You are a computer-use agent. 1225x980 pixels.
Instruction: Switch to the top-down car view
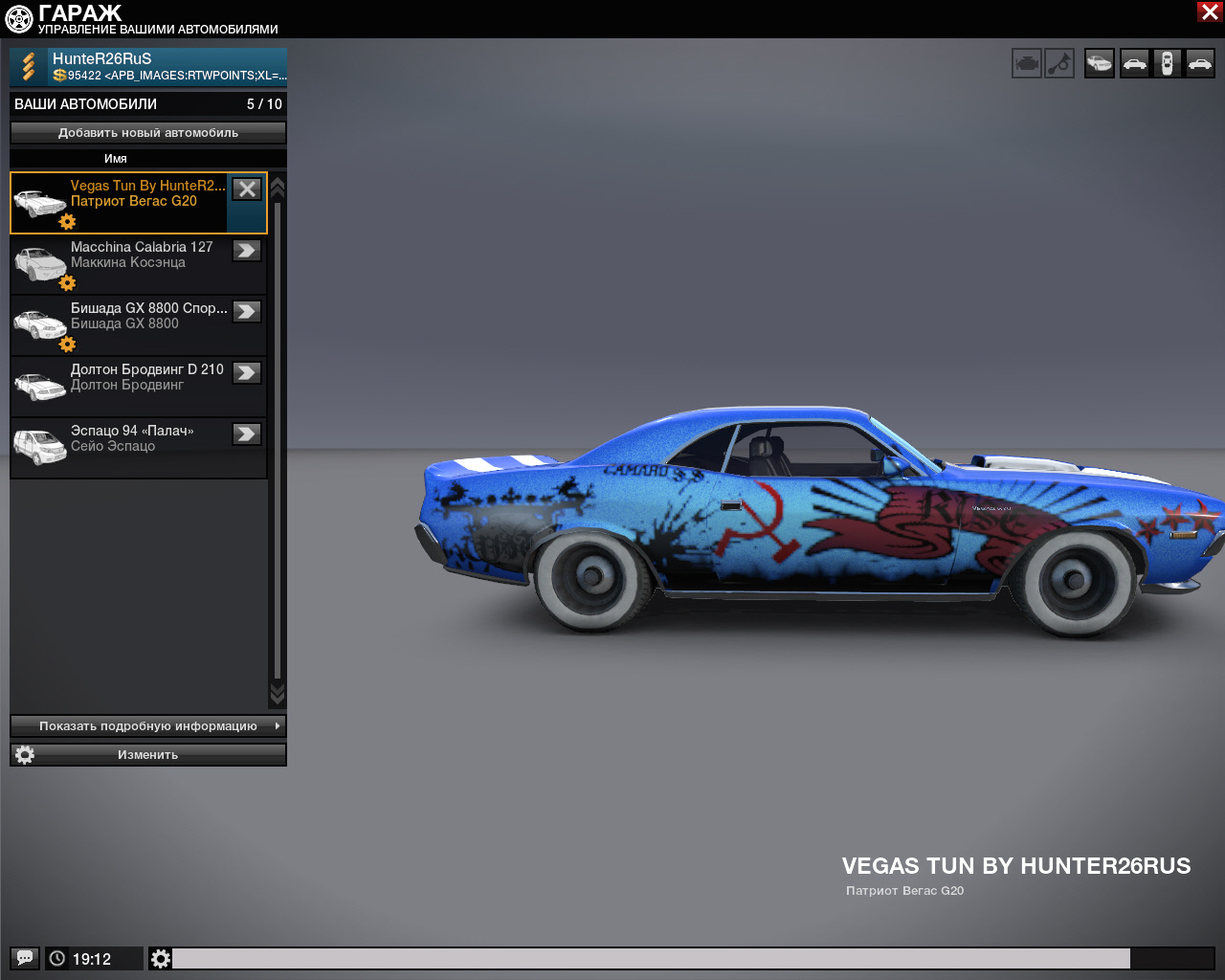tap(1167, 64)
